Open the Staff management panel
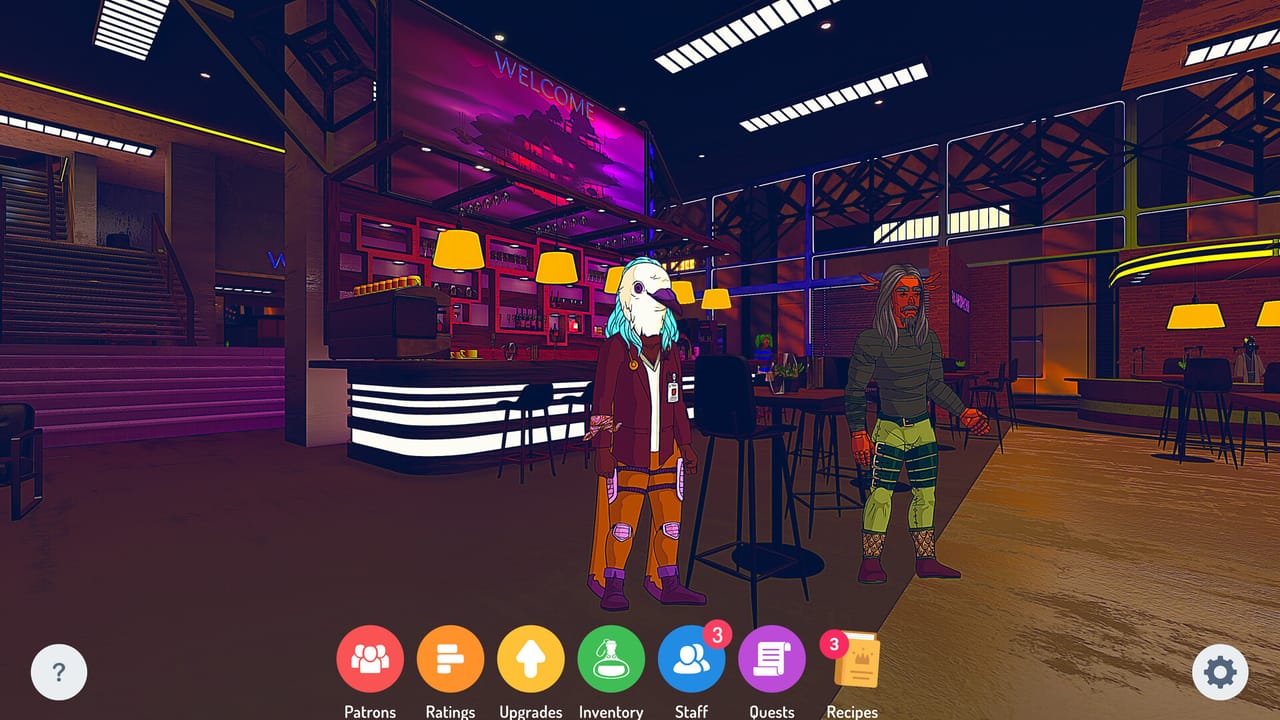The width and height of the screenshot is (1280, 720). point(692,660)
